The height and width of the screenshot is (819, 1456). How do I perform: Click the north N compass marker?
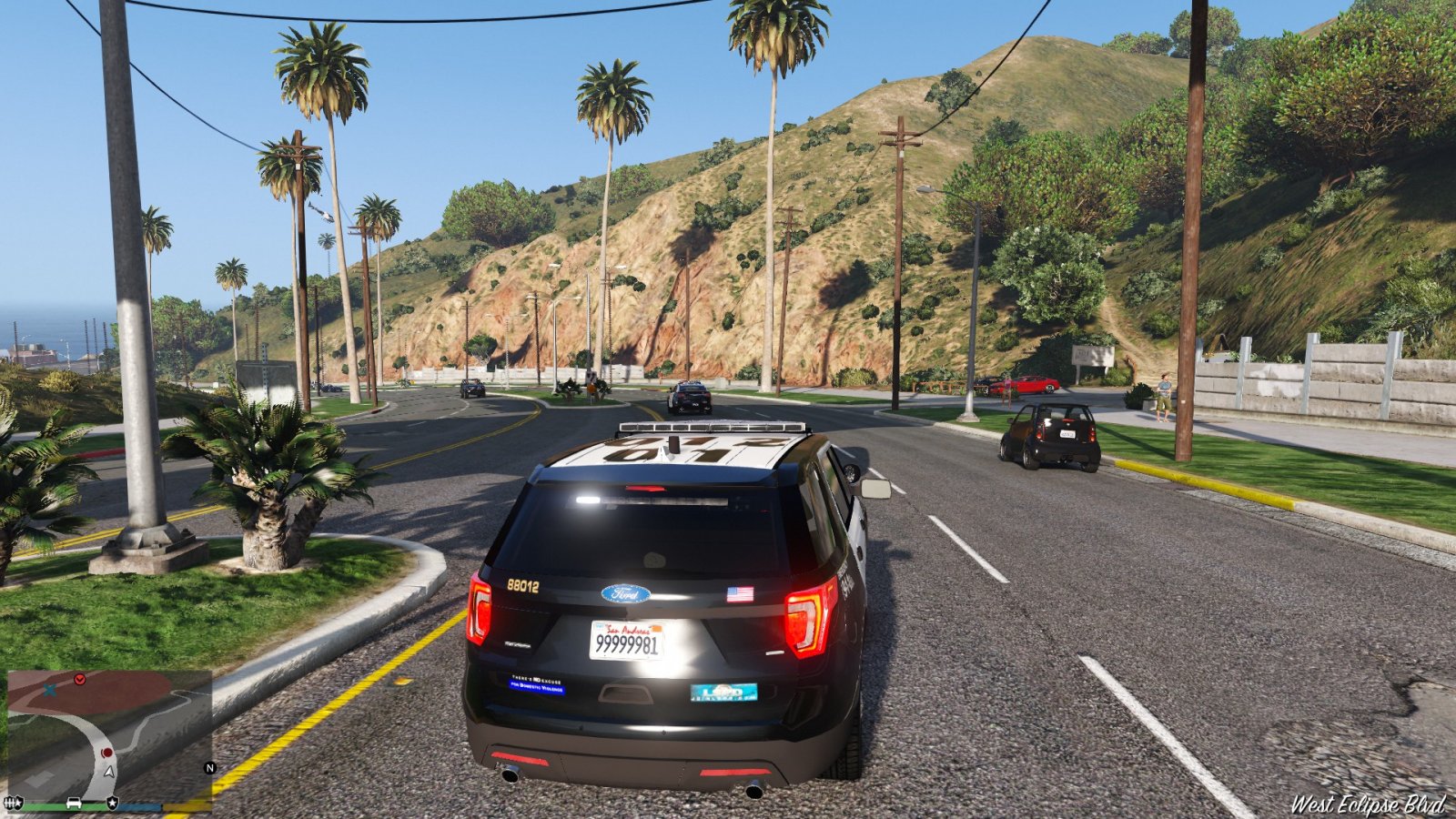(x=209, y=768)
